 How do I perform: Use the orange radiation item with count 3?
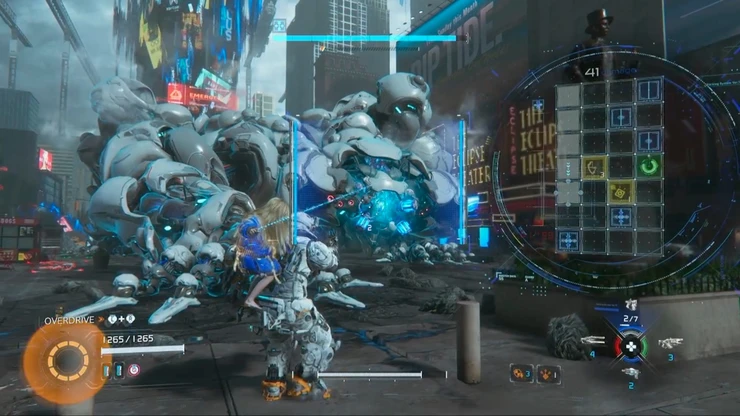pos(520,373)
